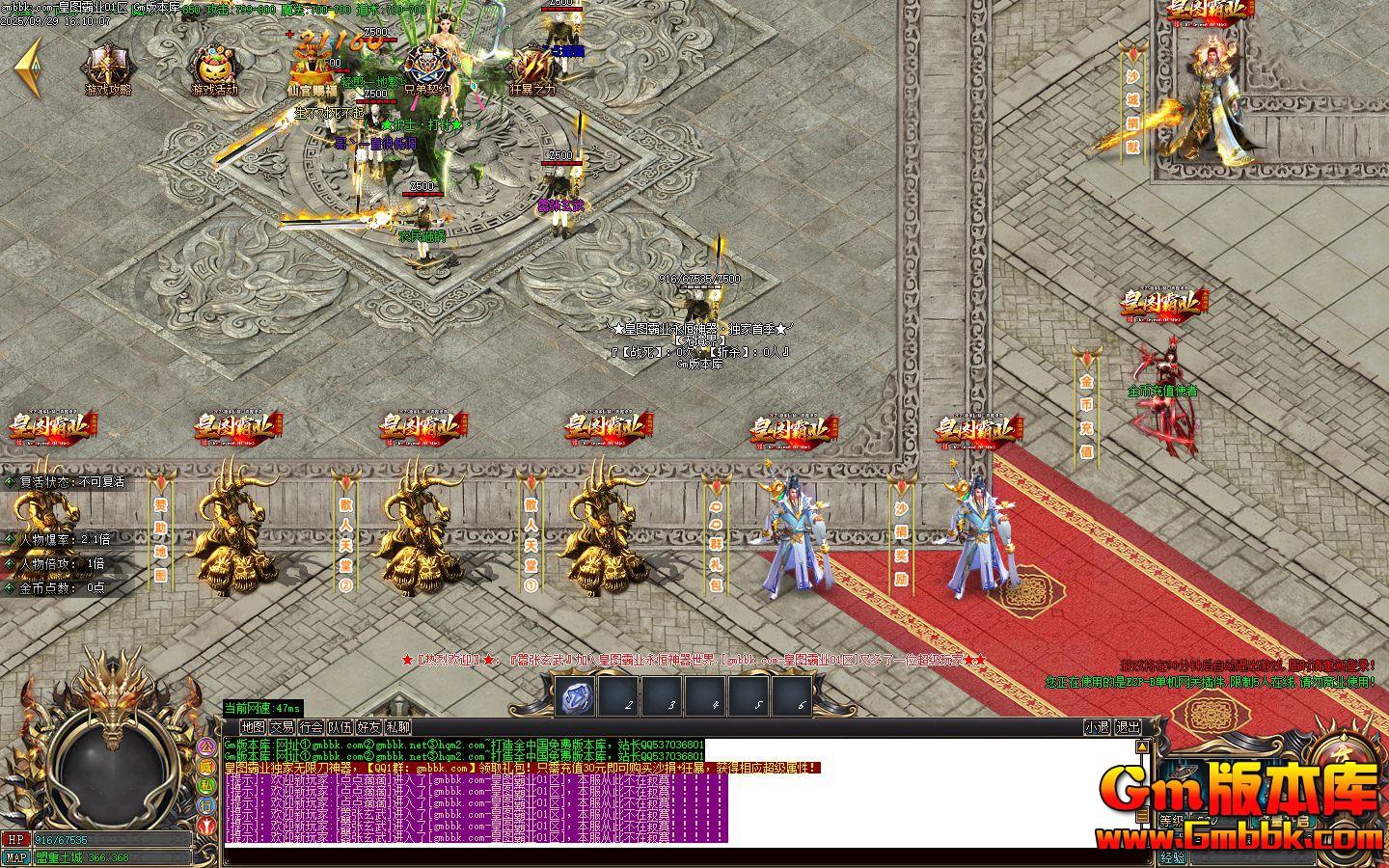Image resolution: width=1389 pixels, height=868 pixels.
Task: Open the 交易 trade tab
Action: coord(283,728)
